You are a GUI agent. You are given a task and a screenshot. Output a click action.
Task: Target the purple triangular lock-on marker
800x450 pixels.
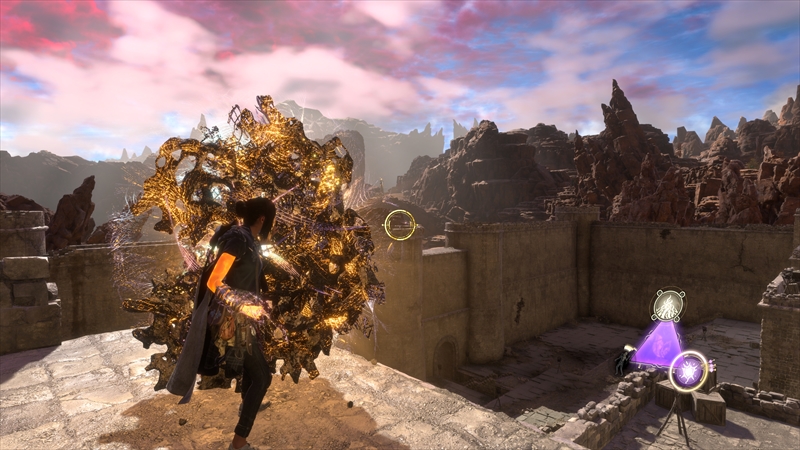(x=657, y=345)
